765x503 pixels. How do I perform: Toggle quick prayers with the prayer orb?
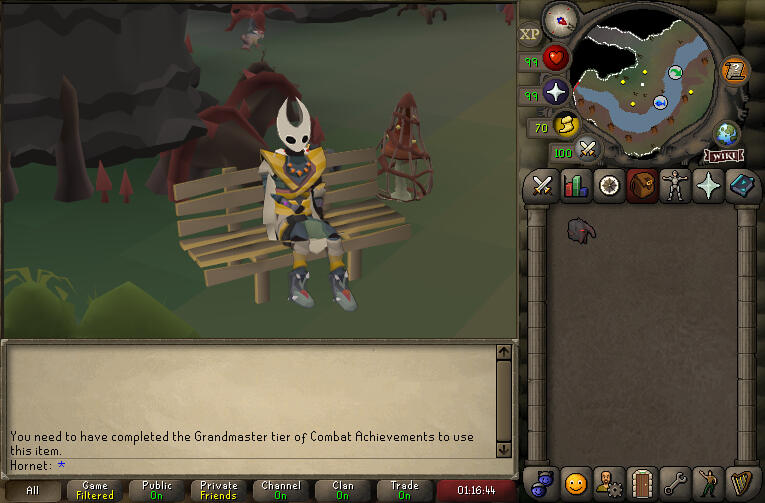(x=555, y=93)
